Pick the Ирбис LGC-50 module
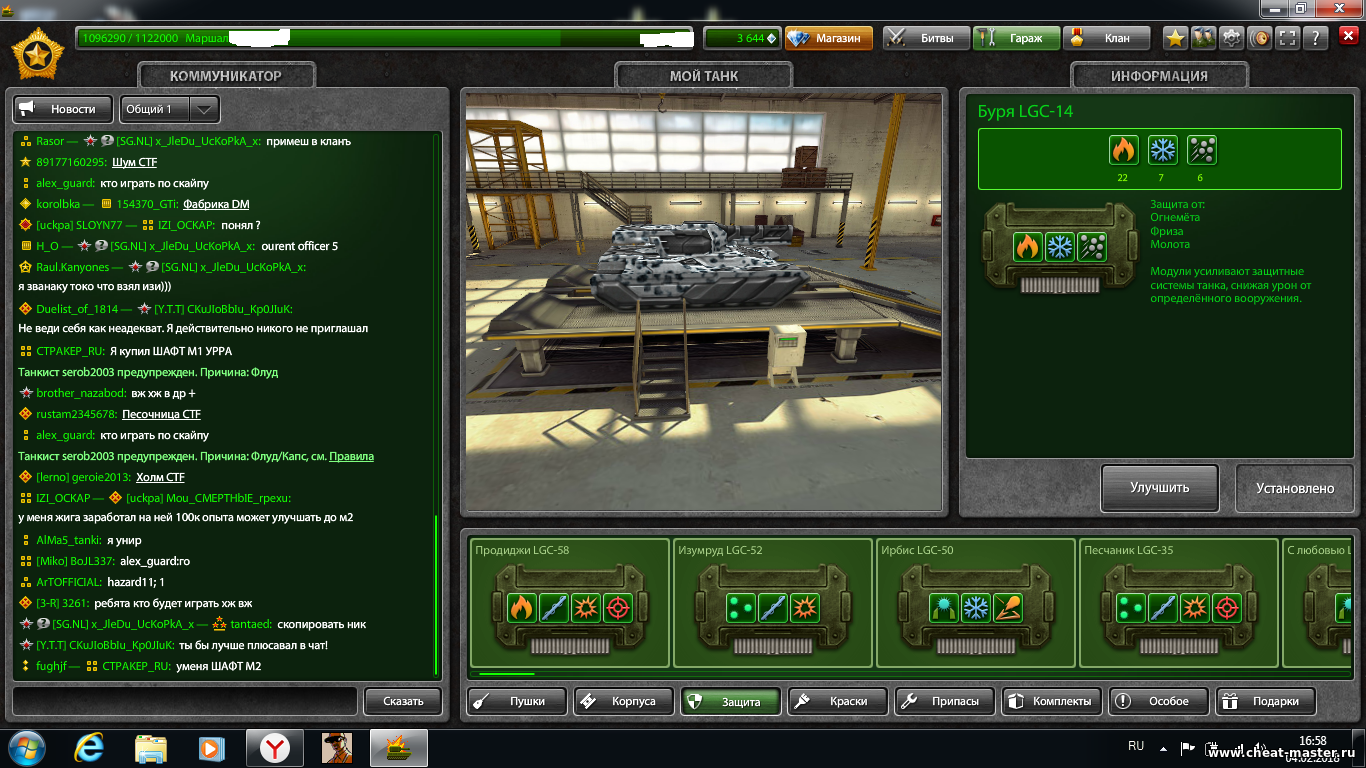Screen dimensions: 1366x768 pyautogui.click(x=976, y=604)
